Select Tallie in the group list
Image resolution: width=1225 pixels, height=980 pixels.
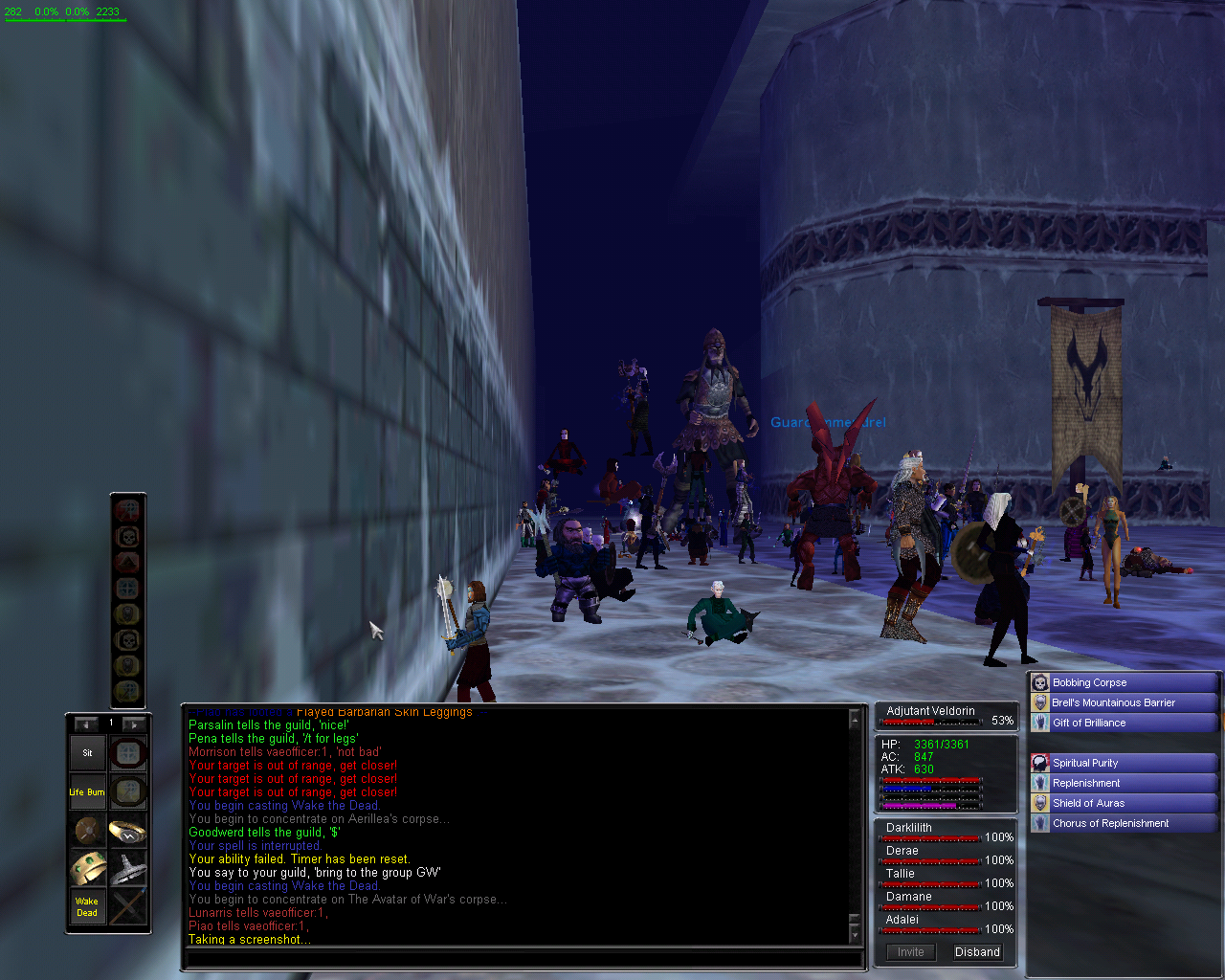pyautogui.click(x=901, y=874)
